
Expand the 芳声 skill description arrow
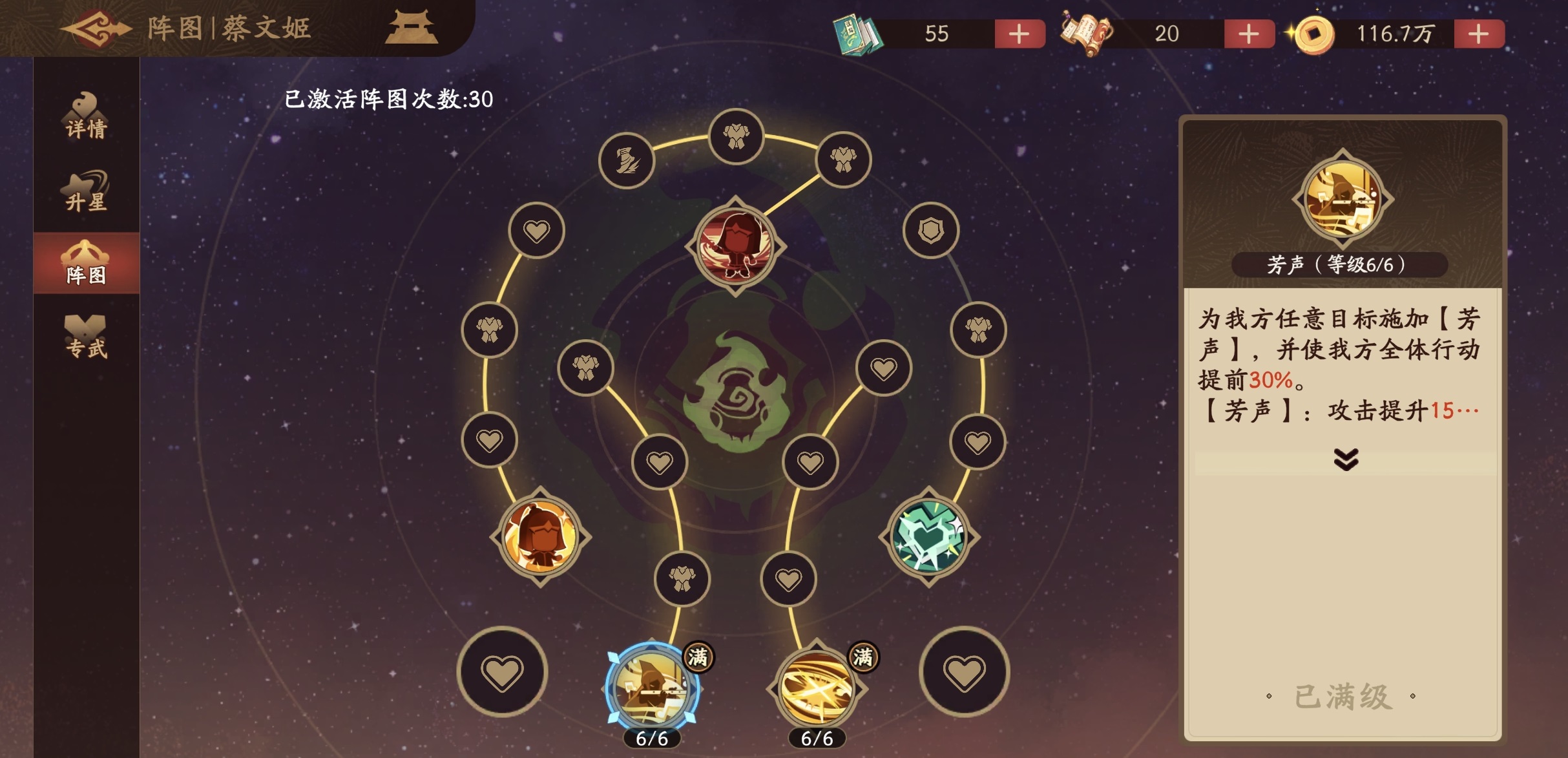tap(1345, 459)
